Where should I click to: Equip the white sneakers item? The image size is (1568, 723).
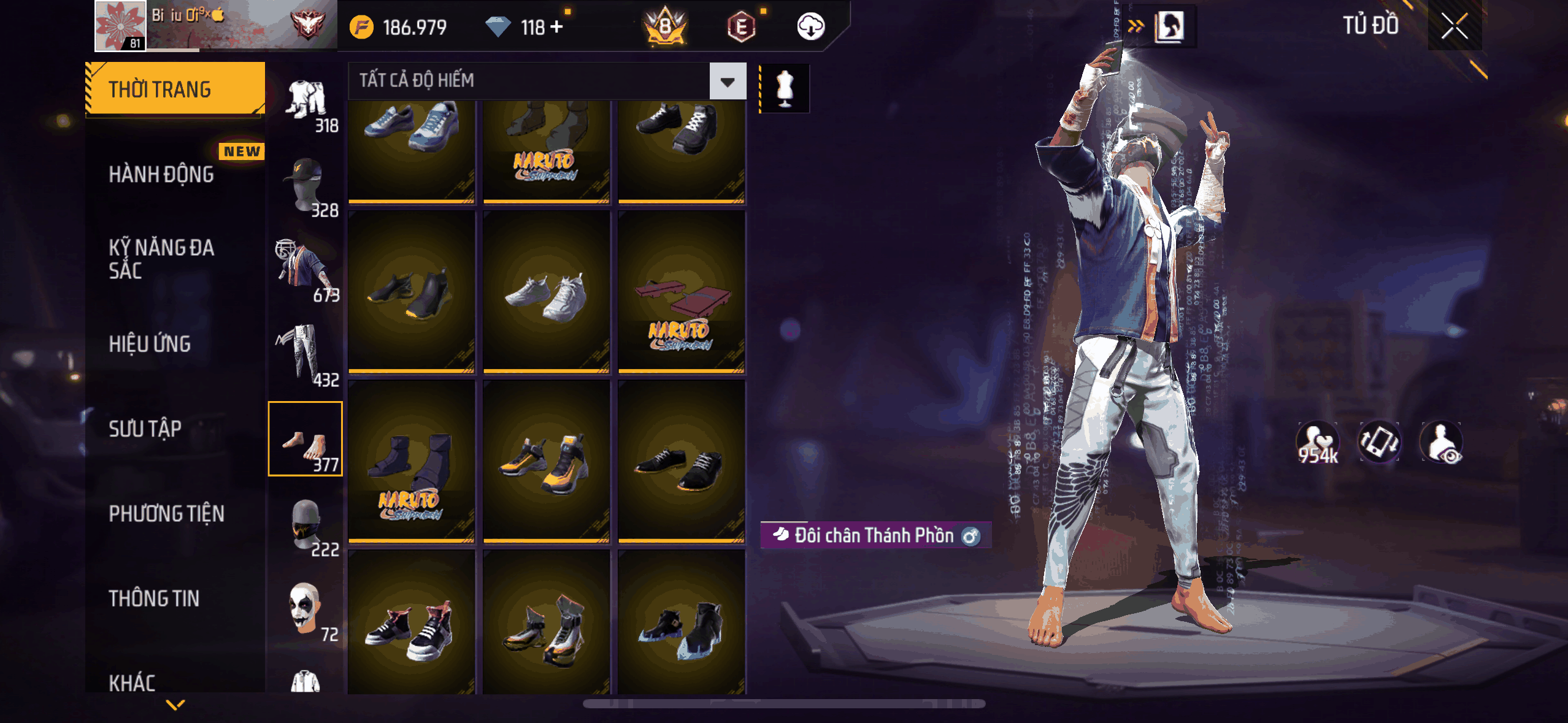coord(546,293)
